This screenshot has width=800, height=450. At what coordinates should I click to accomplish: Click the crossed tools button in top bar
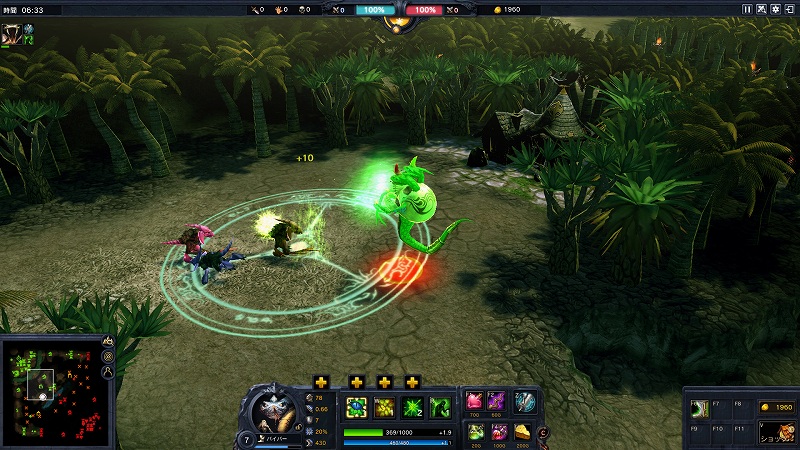pyautogui.click(x=761, y=9)
